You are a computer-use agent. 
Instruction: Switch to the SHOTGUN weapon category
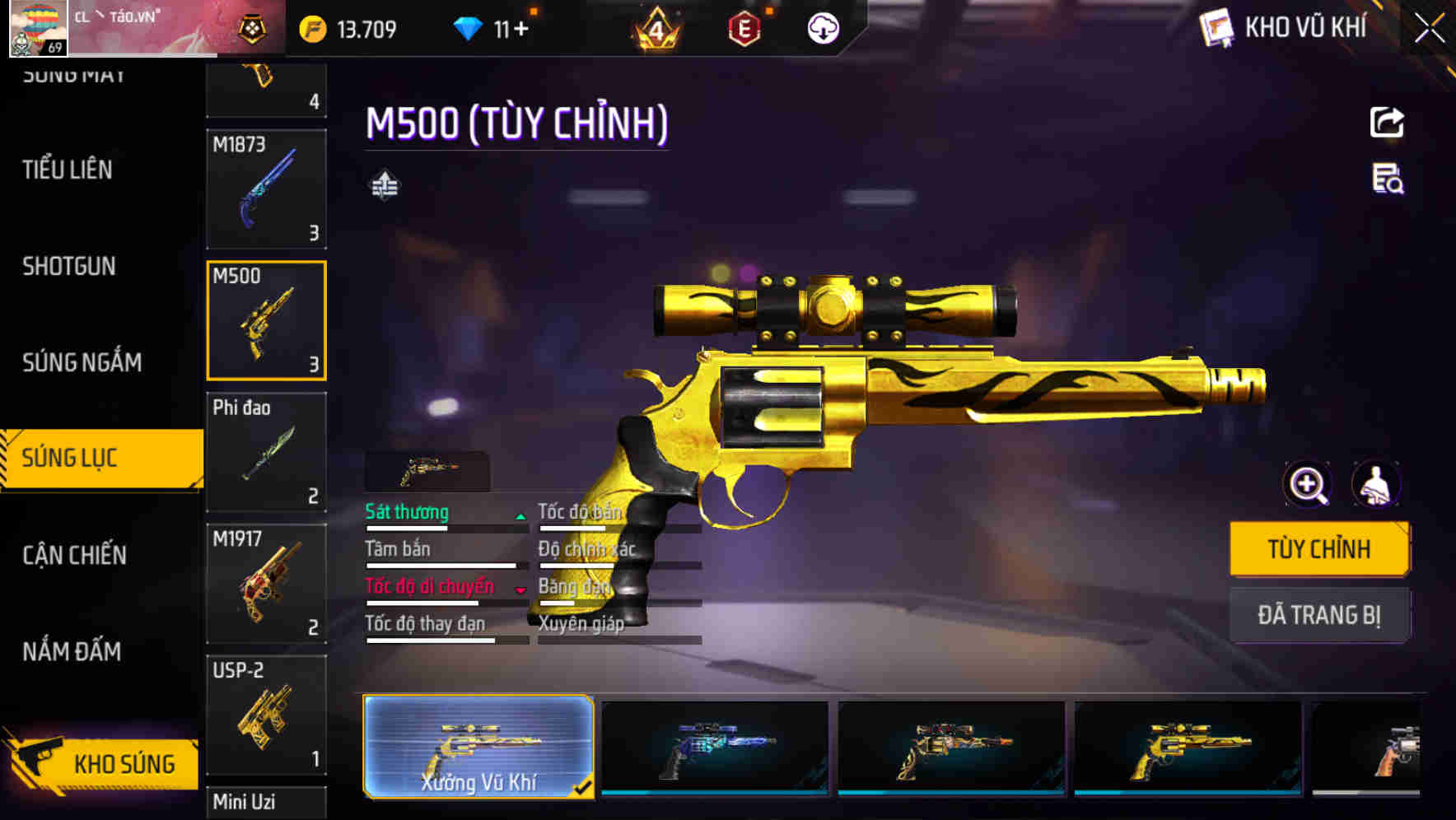69,266
